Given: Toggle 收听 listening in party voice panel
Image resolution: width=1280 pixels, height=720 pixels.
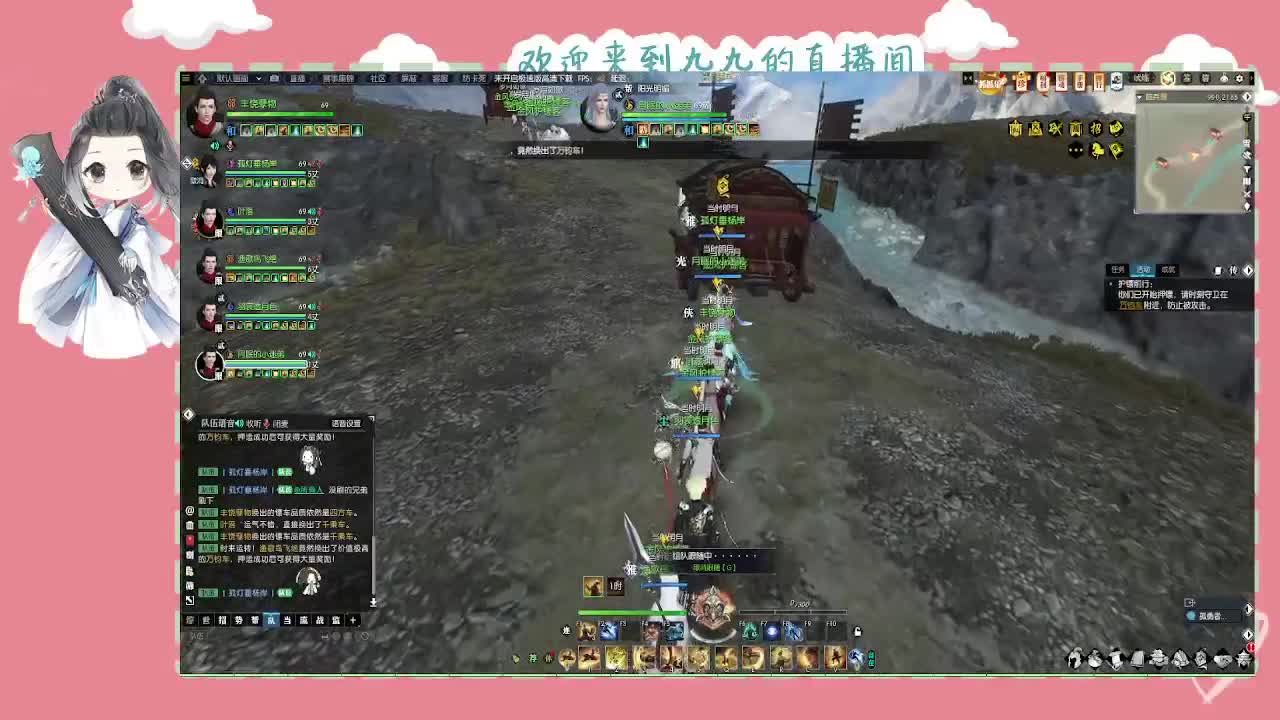Looking at the screenshot, I should click(x=254, y=423).
